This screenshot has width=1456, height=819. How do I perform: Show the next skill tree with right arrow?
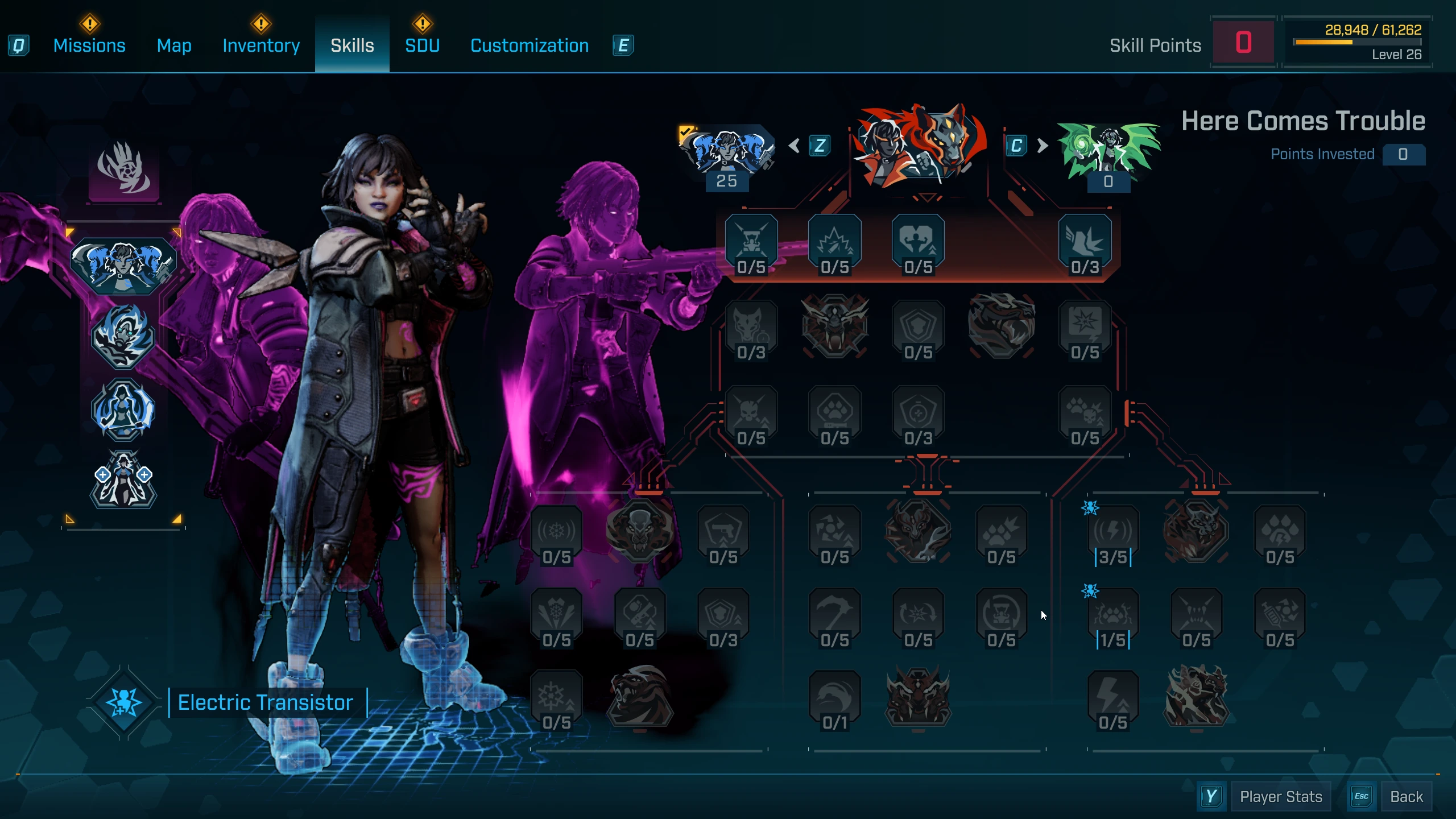coord(1042,146)
